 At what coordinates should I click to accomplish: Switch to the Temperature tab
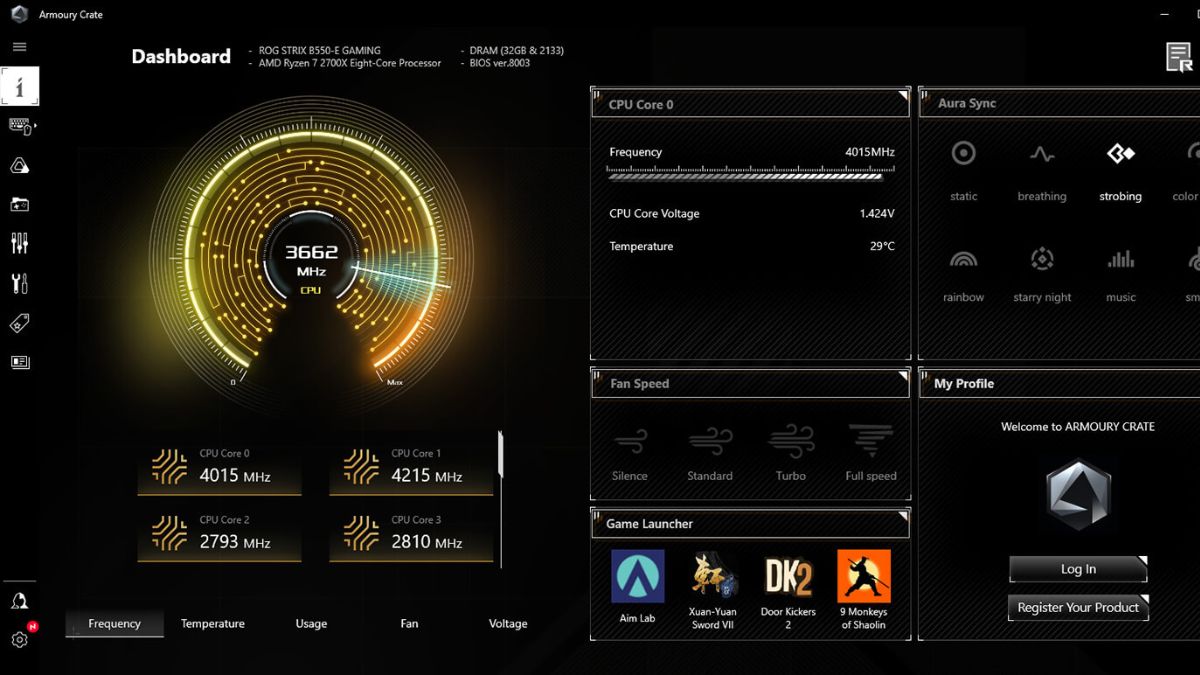pos(212,624)
